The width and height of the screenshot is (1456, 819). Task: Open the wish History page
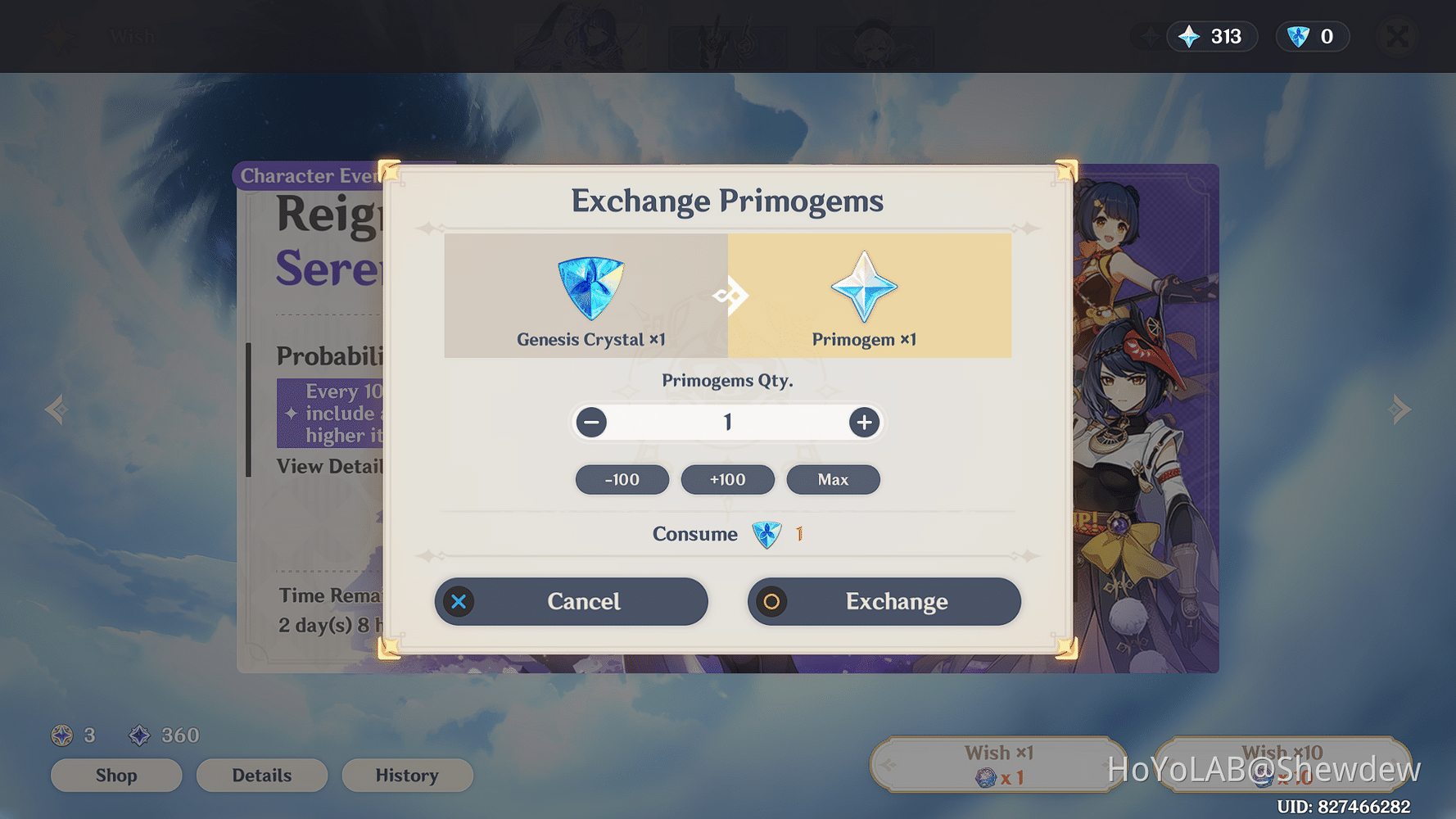tap(407, 775)
